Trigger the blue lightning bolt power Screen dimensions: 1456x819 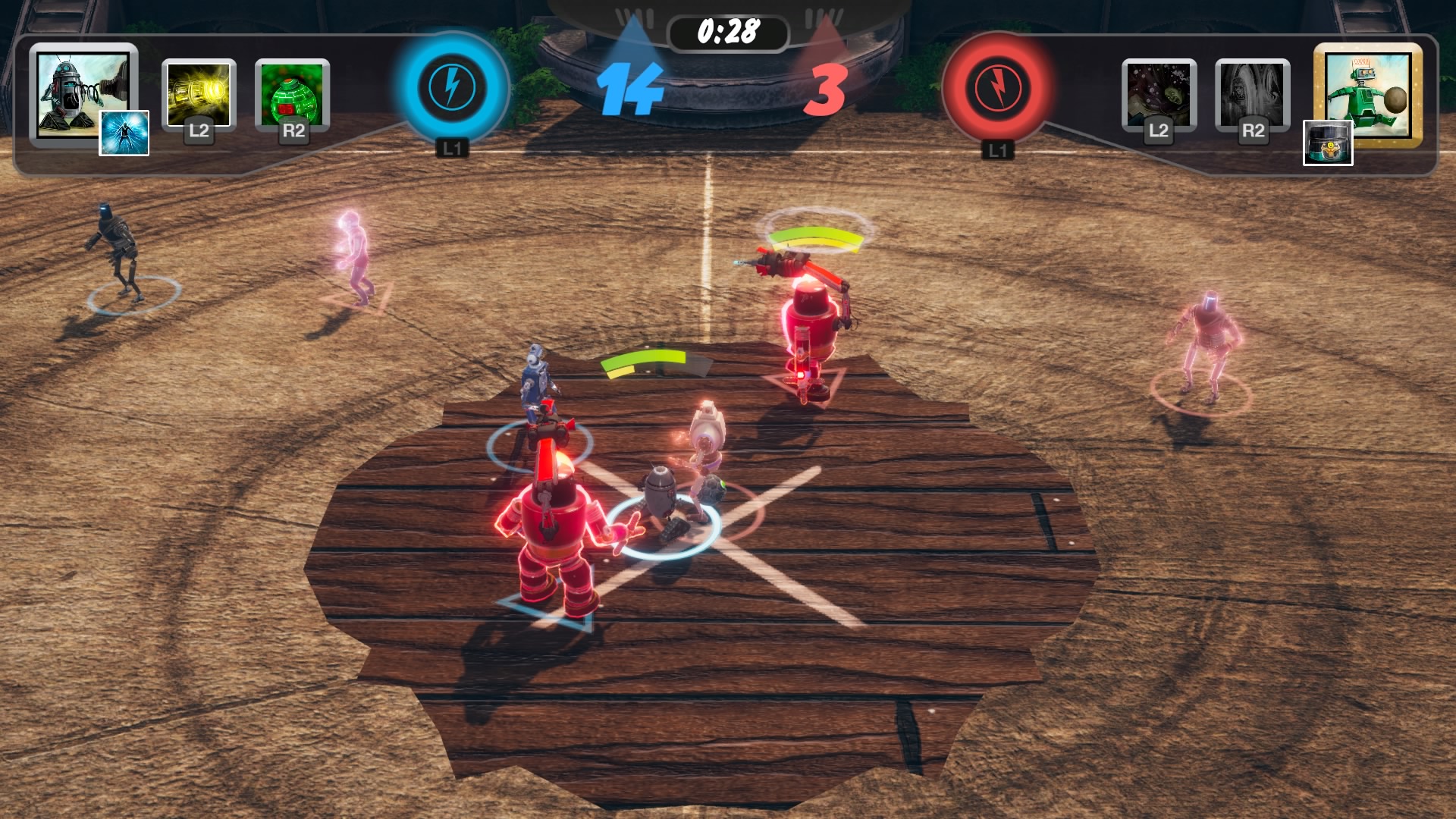click(x=452, y=86)
